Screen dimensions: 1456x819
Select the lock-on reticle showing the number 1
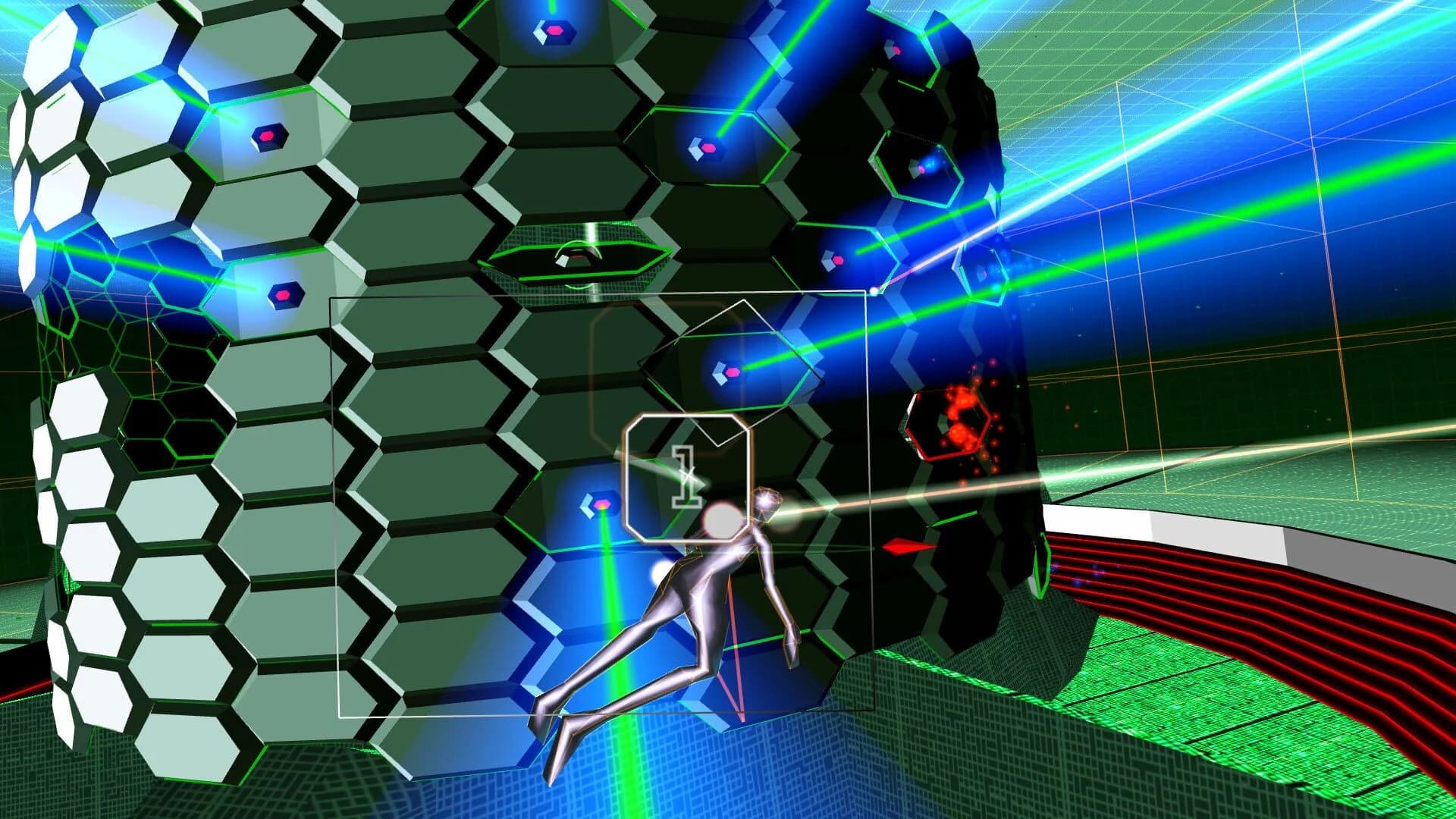tap(689, 479)
